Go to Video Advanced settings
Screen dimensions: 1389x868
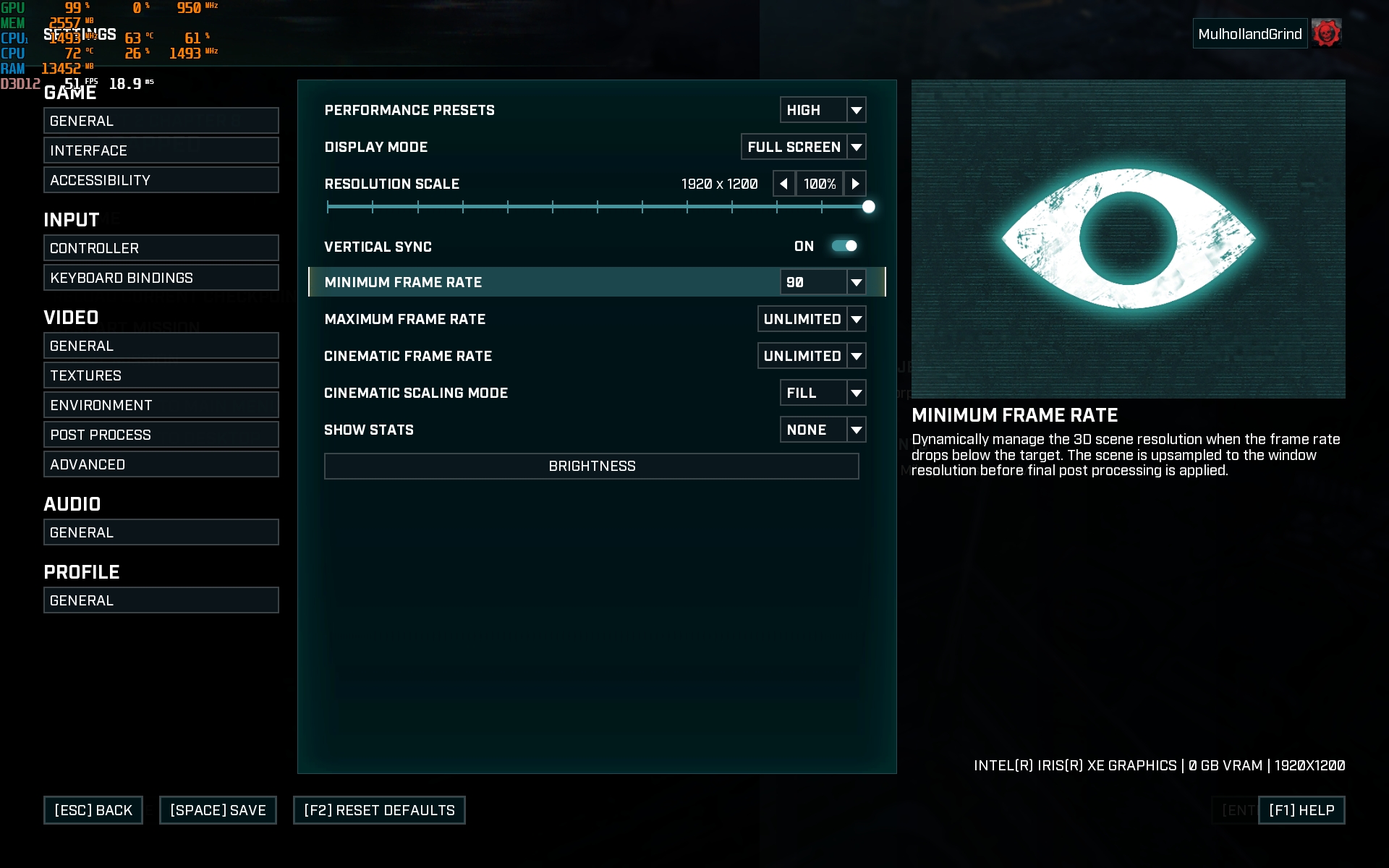[x=161, y=464]
